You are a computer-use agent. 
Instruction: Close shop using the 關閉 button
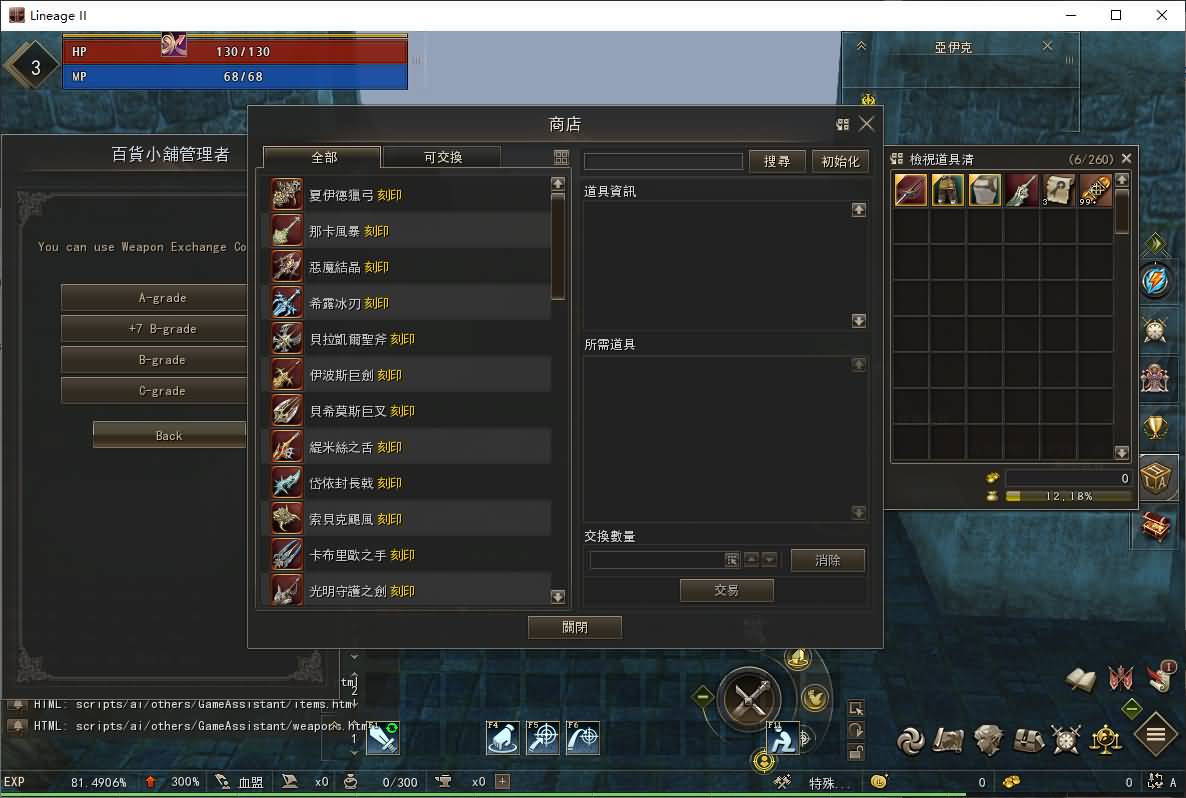pos(575,627)
